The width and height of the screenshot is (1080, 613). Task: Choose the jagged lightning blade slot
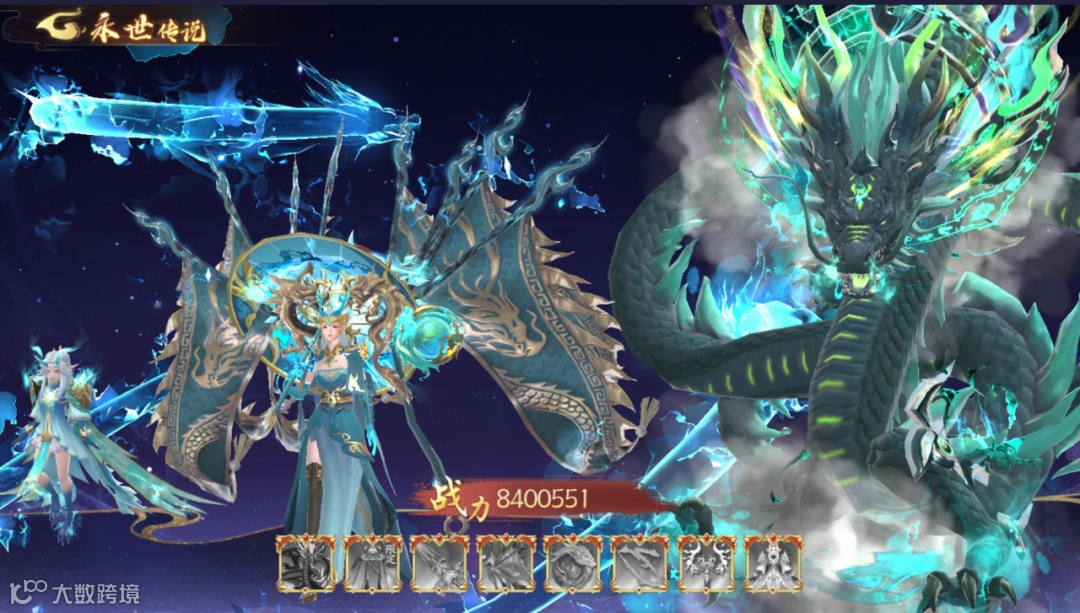coord(639,564)
